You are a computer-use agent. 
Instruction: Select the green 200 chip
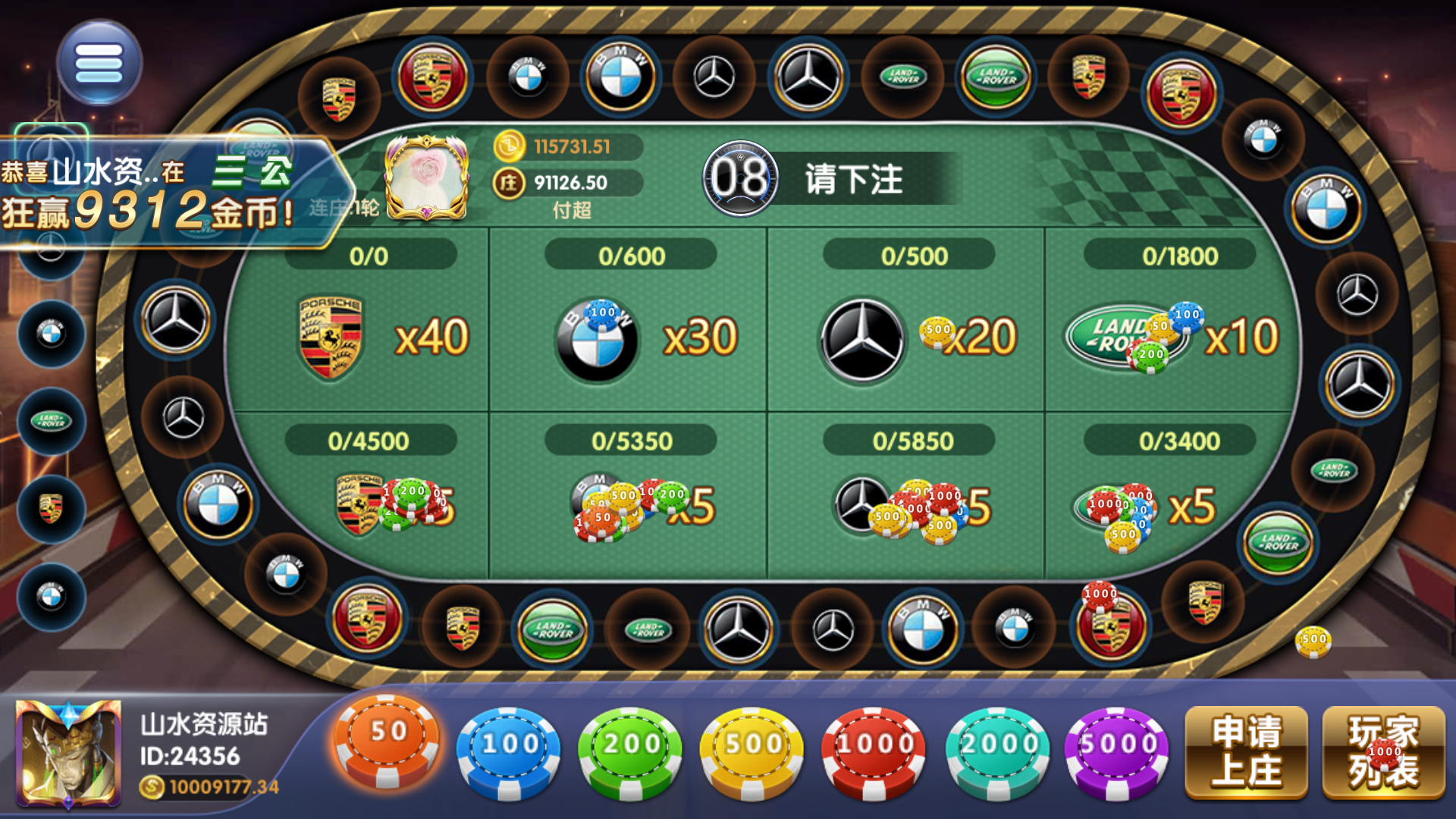click(631, 747)
